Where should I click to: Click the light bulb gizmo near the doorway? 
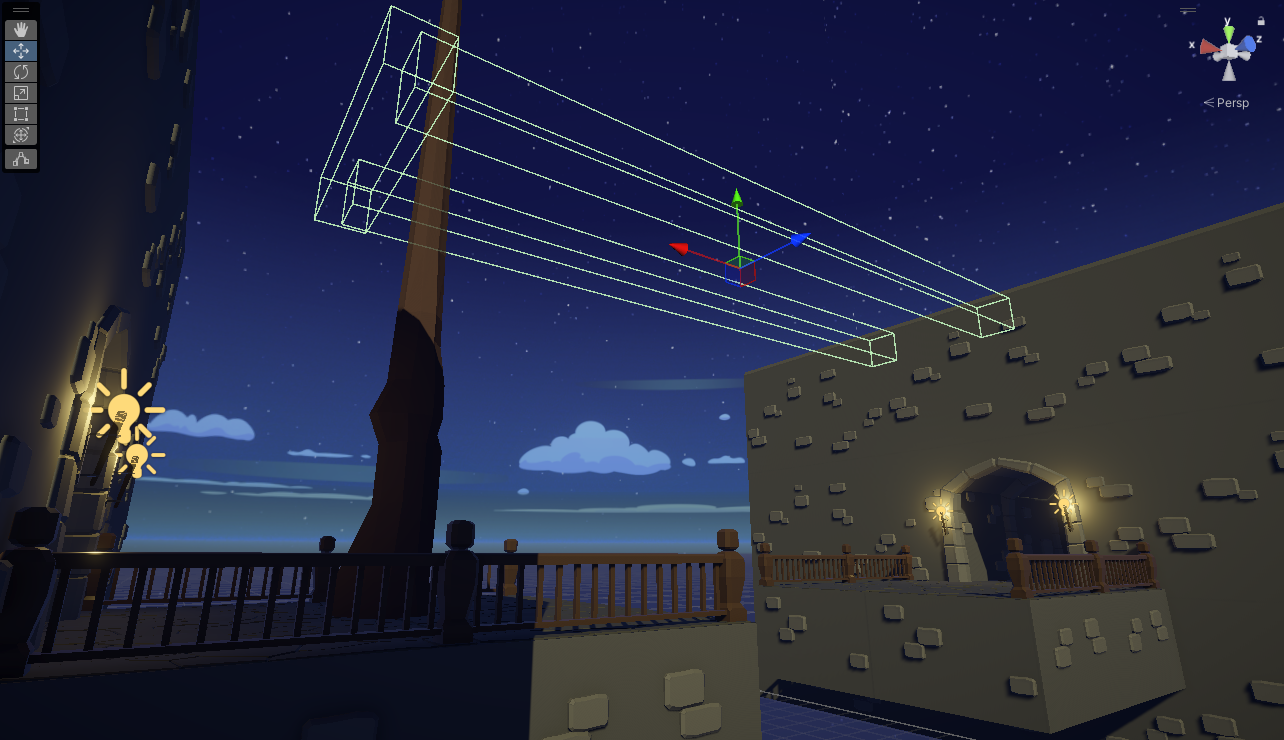(x=124, y=411)
